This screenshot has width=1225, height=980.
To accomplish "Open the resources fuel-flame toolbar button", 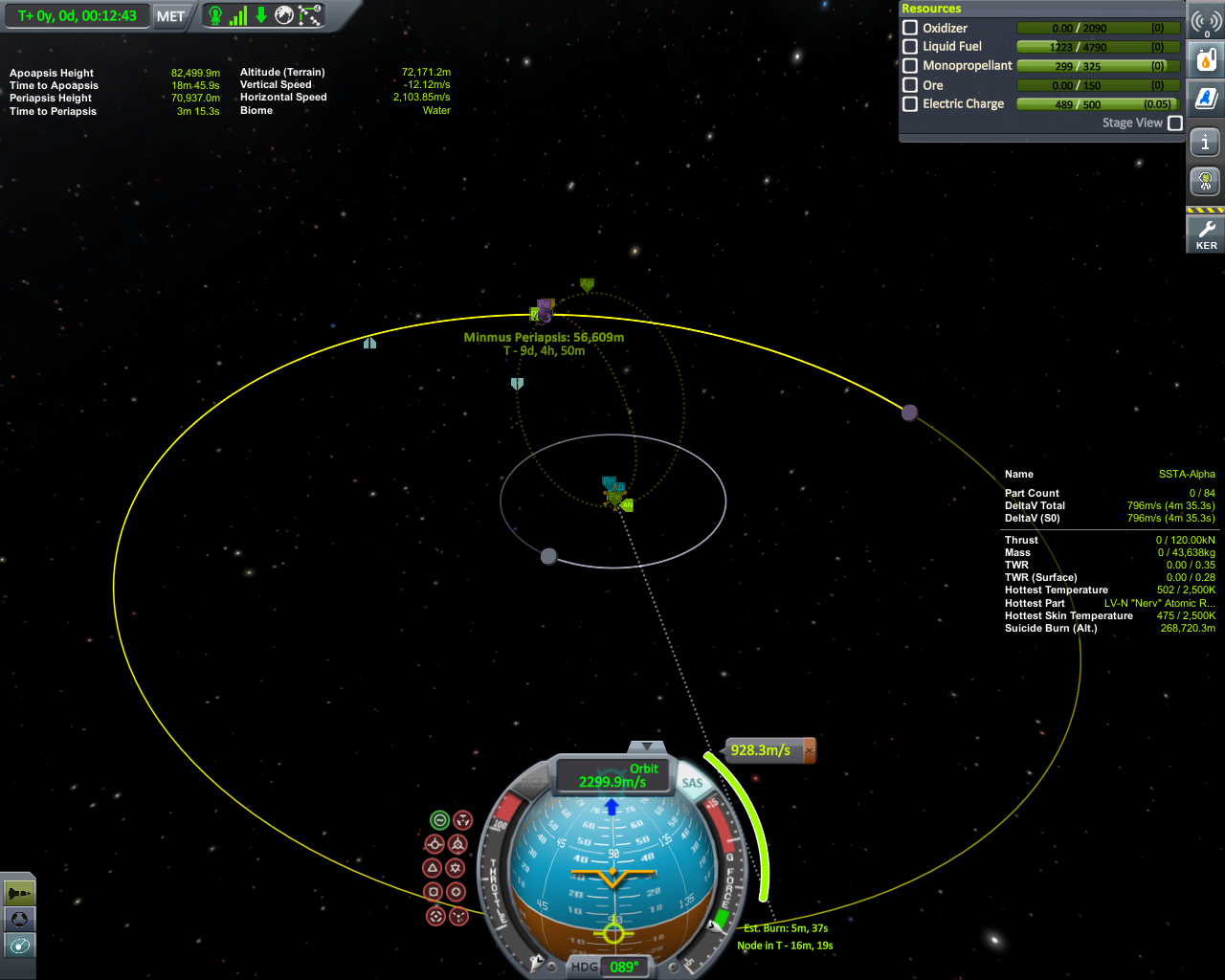I will coord(1206,59).
